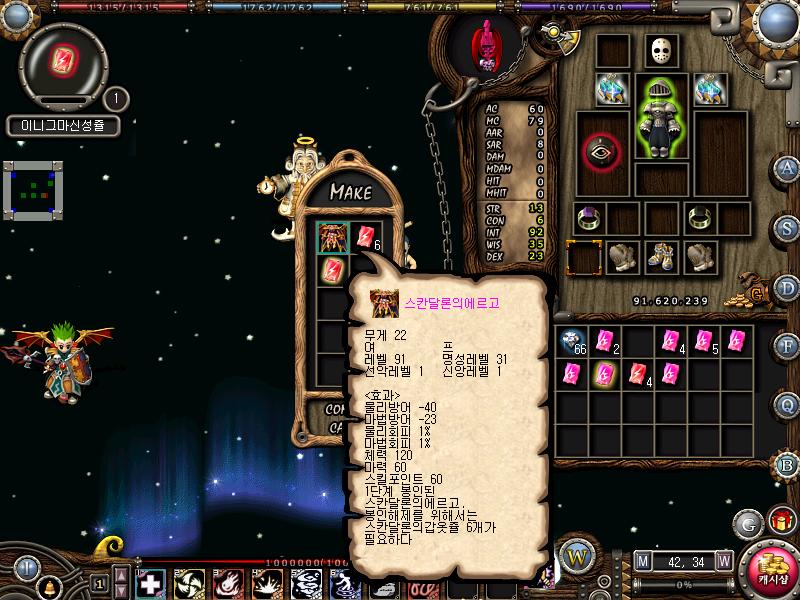
Task: Click the small M button beside coordinates
Action: click(x=641, y=560)
